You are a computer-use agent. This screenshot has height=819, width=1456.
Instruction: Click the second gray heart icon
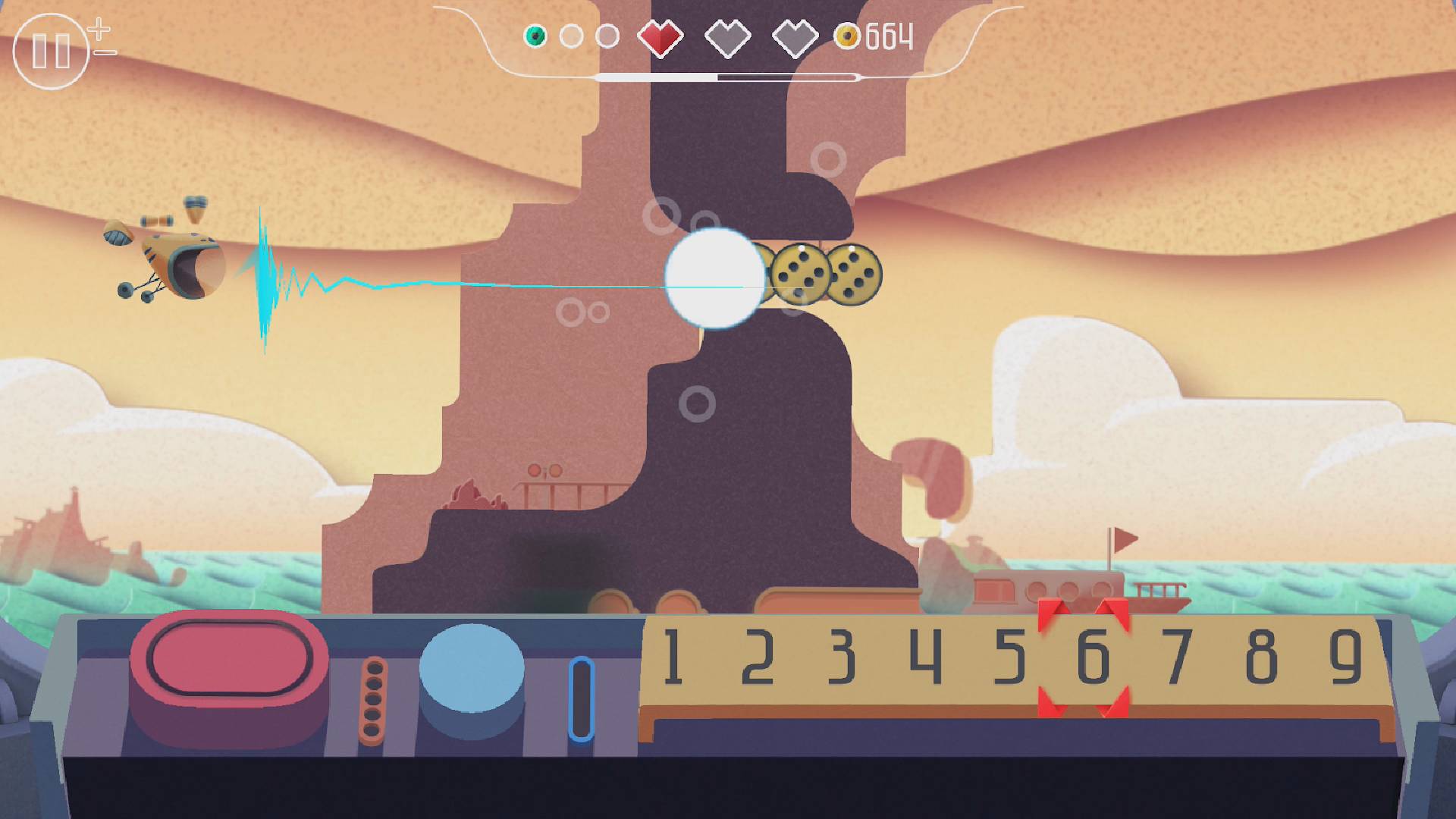pyautogui.click(x=730, y=36)
